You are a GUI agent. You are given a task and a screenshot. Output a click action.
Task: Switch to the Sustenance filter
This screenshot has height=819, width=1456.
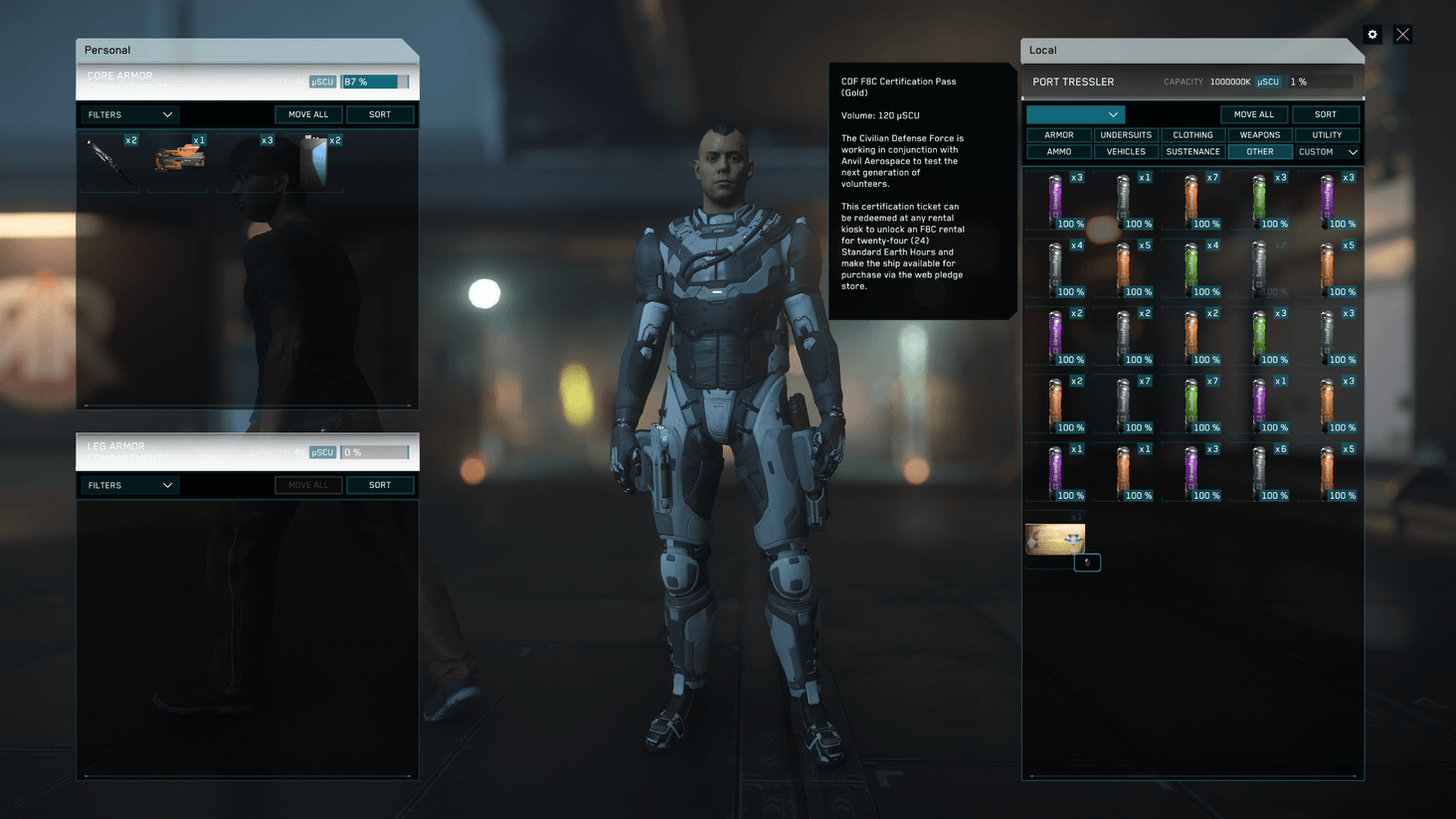click(x=1192, y=152)
